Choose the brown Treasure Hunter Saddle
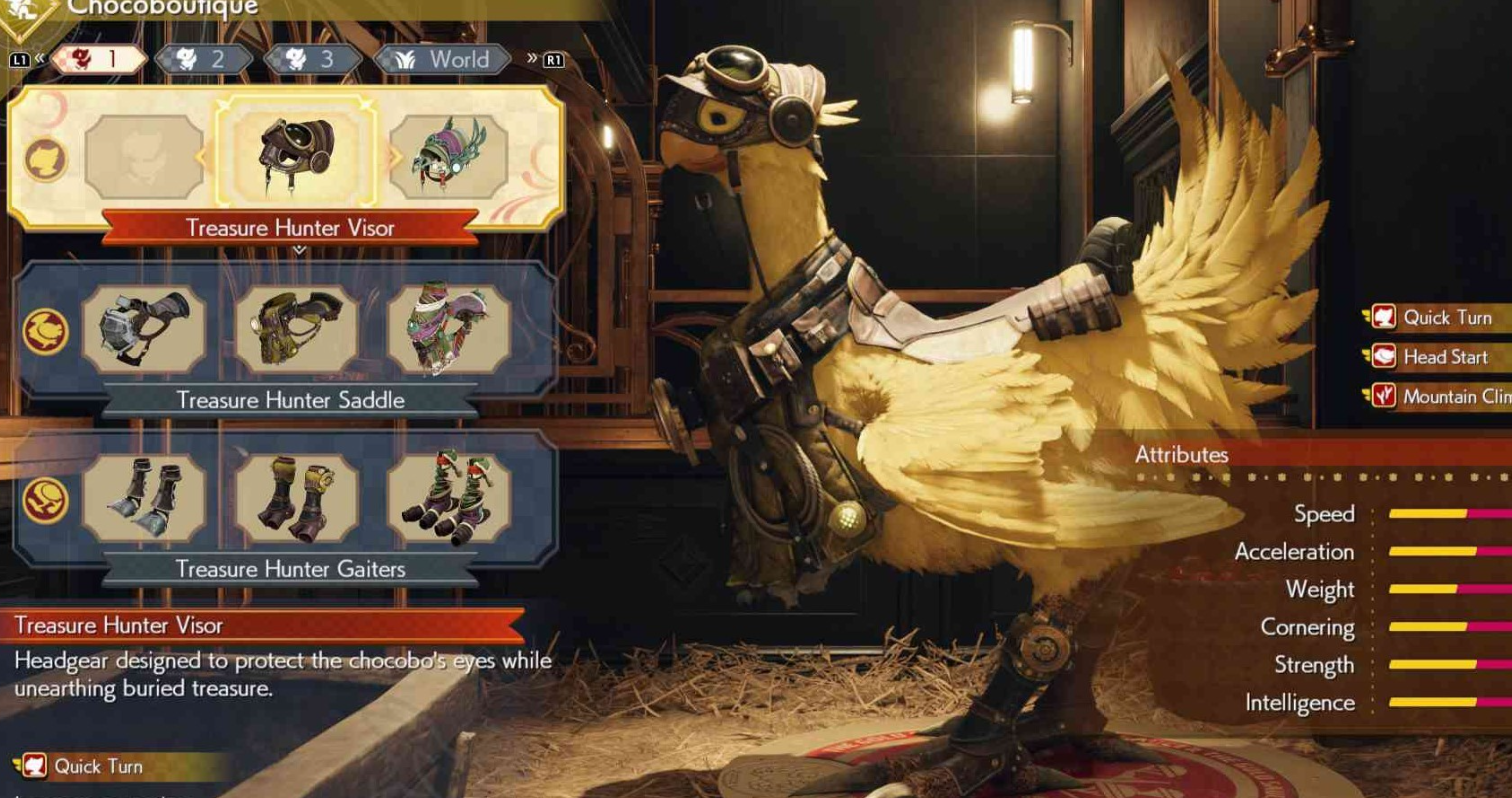Image resolution: width=1512 pixels, height=798 pixels. [x=297, y=329]
